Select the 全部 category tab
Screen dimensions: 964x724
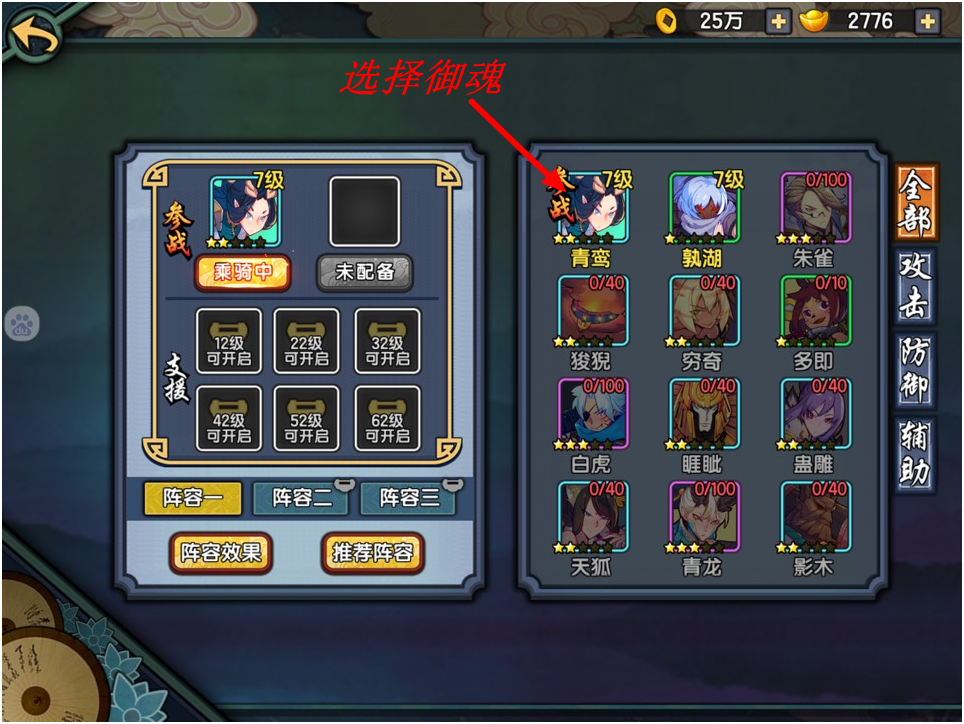(x=916, y=202)
